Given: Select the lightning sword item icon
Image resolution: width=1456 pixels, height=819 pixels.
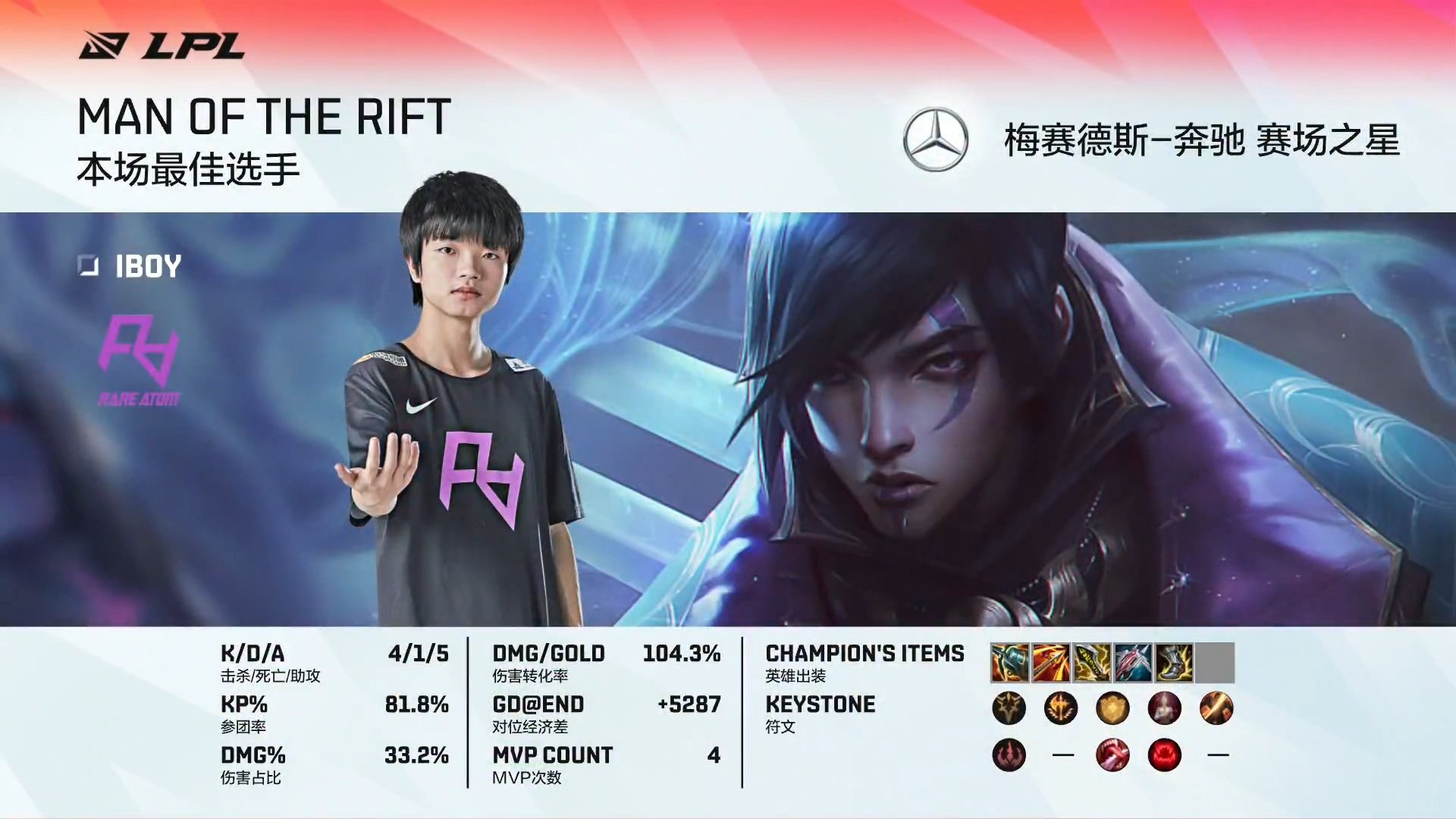Looking at the screenshot, I should point(1091,663).
